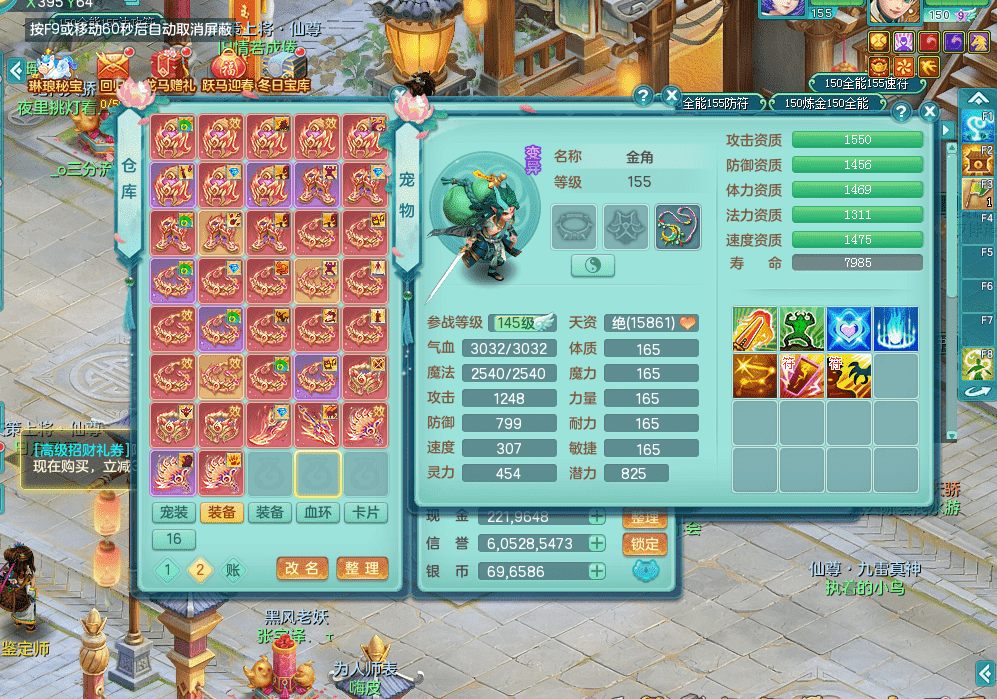Open the 跃马迎春 event icon
The image size is (997, 699).
(x=229, y=71)
